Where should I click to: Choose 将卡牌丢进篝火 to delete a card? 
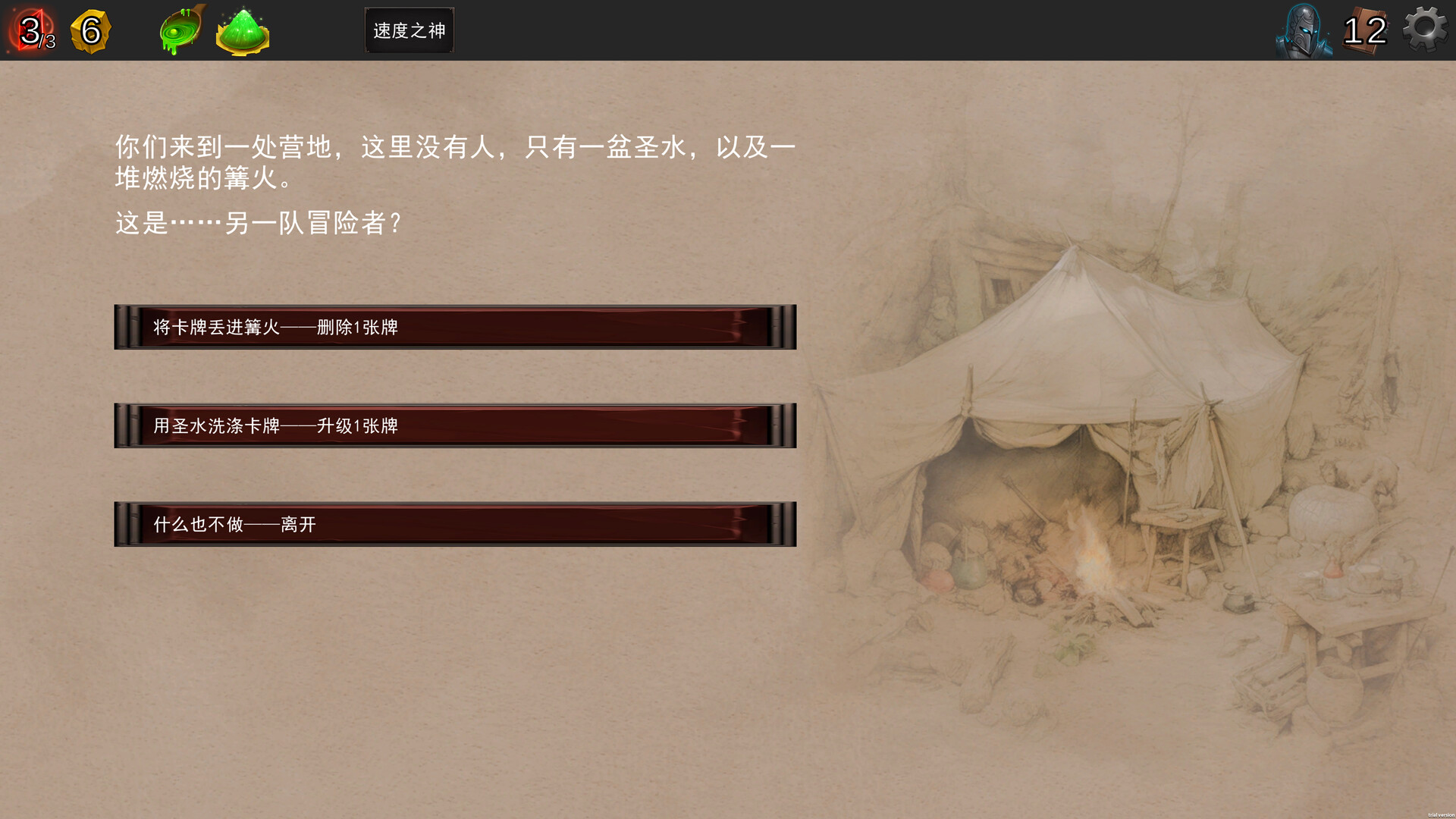tap(455, 327)
